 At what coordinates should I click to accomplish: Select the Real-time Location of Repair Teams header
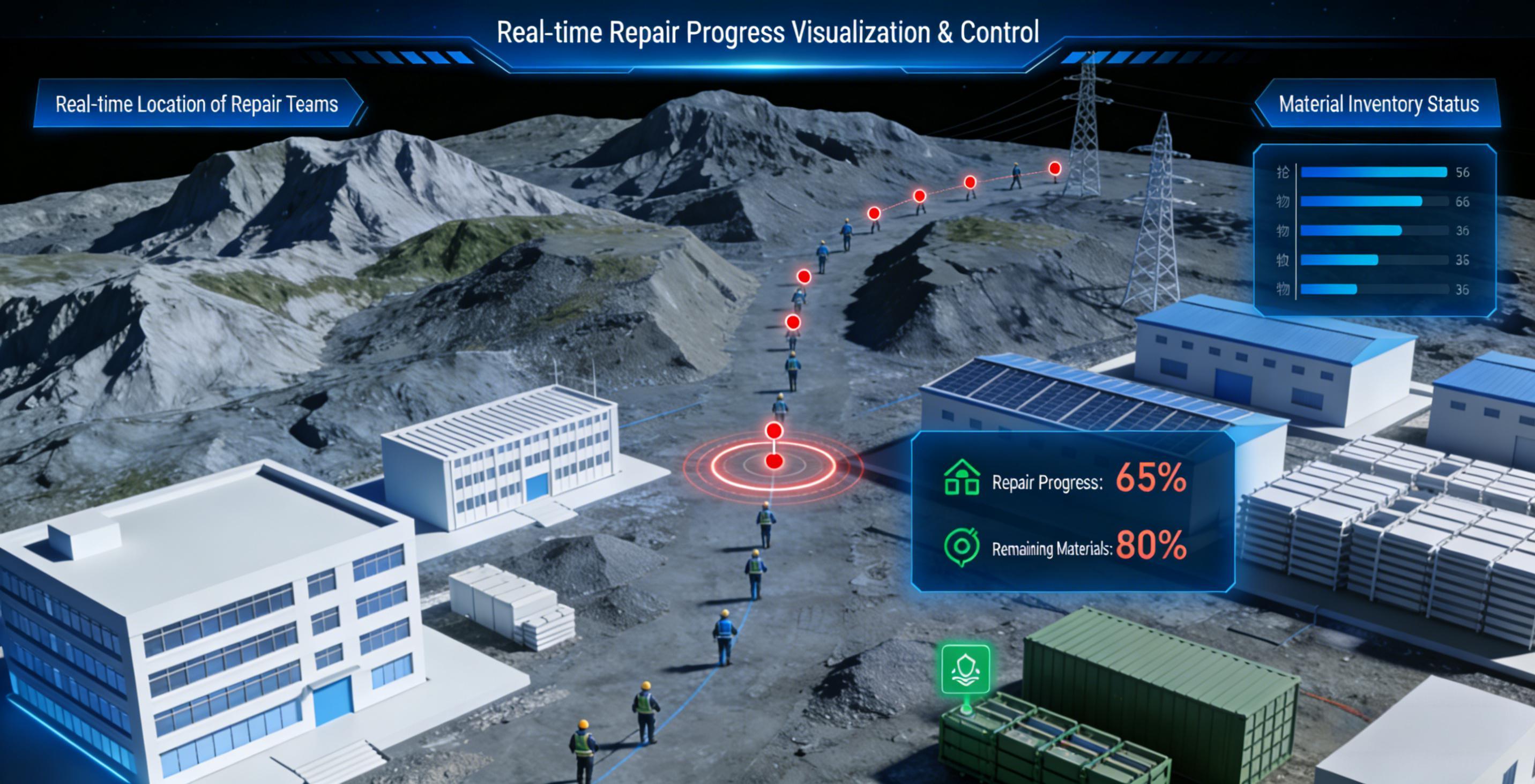click(197, 104)
